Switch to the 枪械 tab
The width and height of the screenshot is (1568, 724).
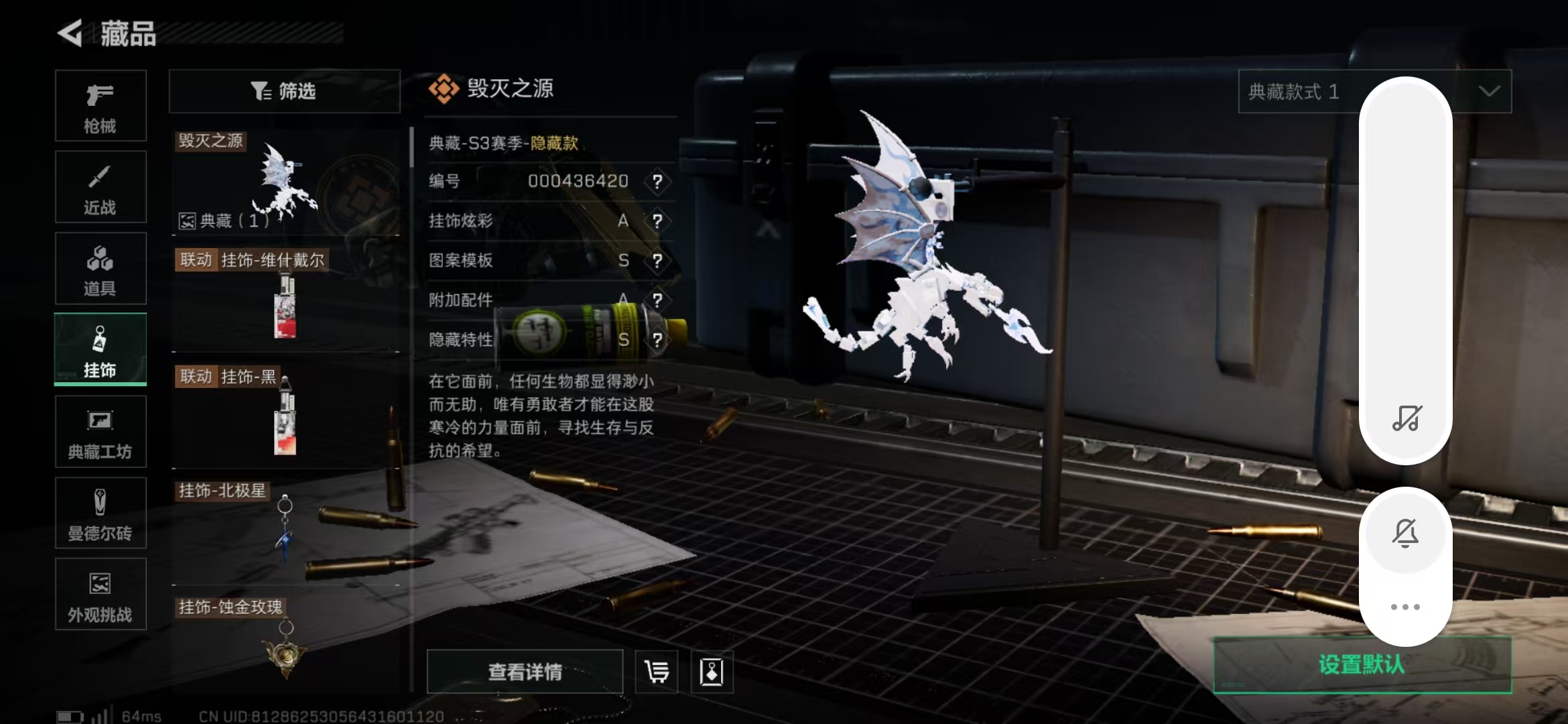coord(101,106)
